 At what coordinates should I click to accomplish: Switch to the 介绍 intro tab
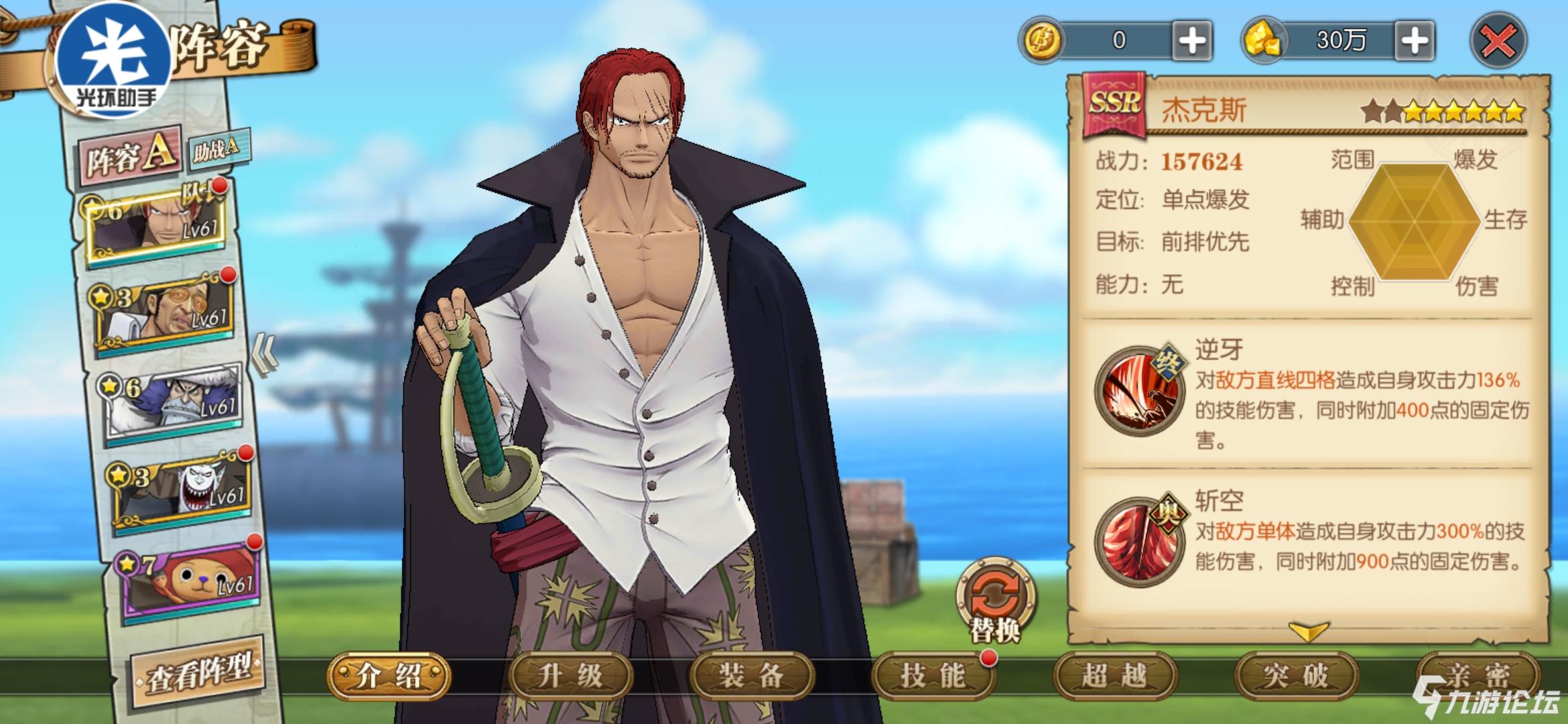click(389, 676)
